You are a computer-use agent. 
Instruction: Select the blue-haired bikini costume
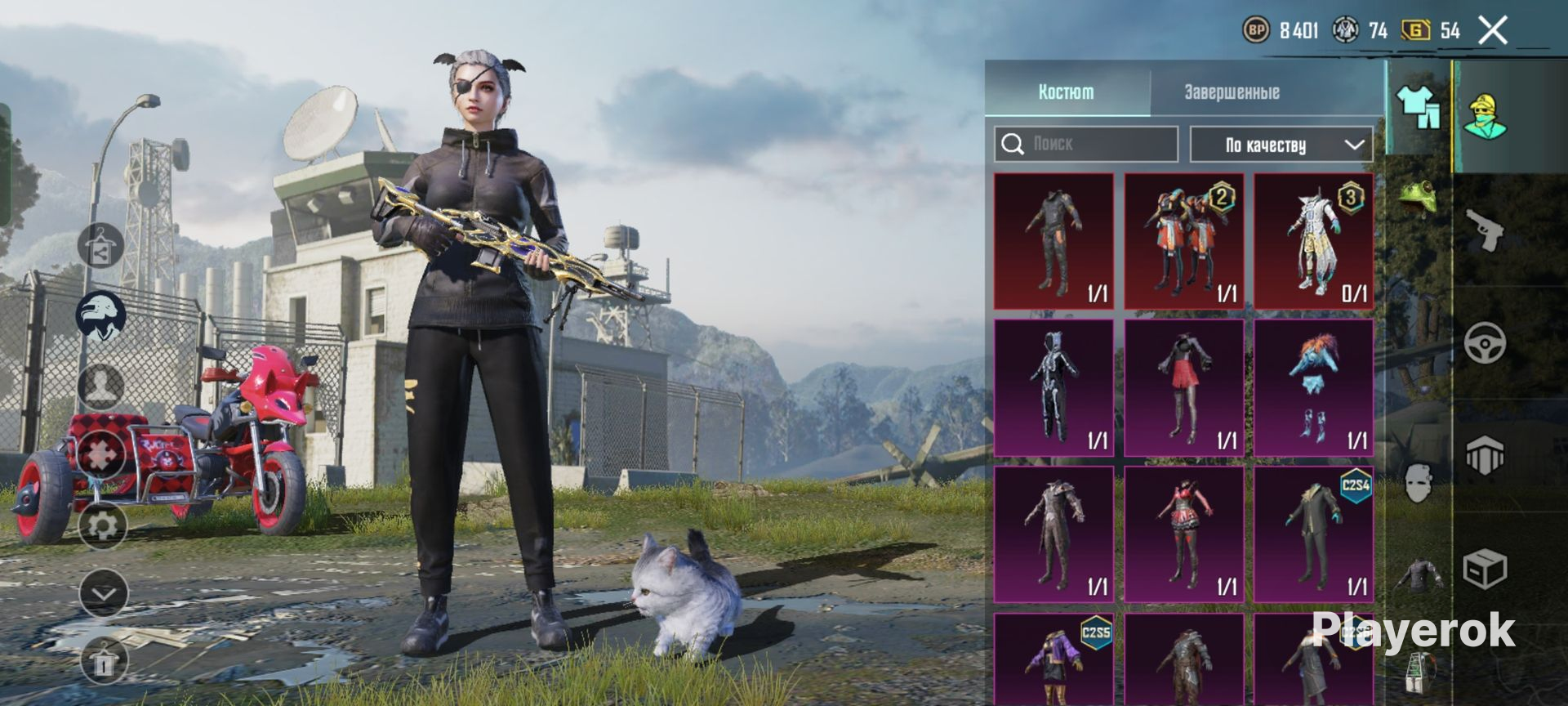pyautogui.click(x=1313, y=387)
